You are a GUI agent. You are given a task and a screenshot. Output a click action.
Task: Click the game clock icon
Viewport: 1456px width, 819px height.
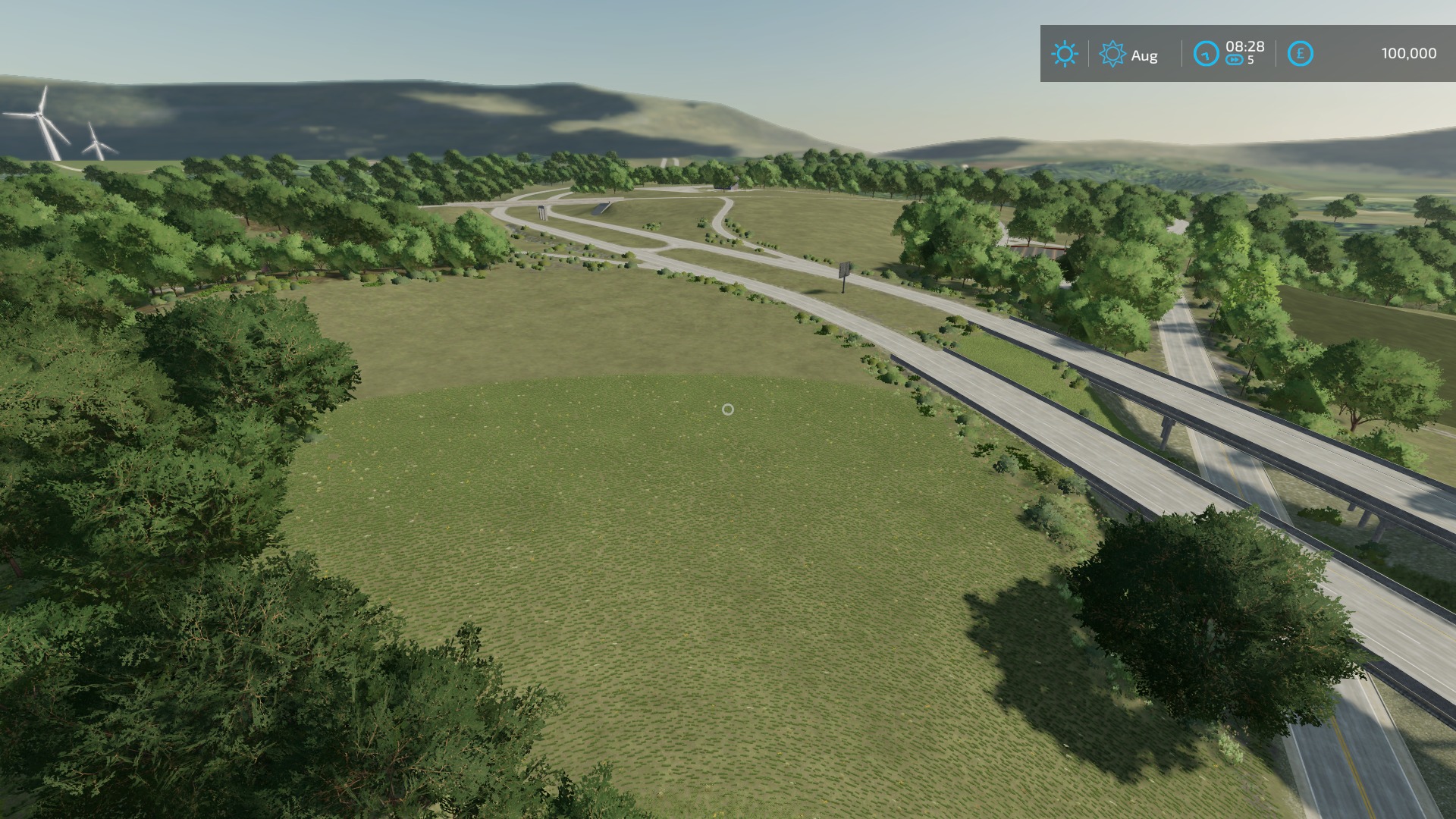[x=1206, y=54]
